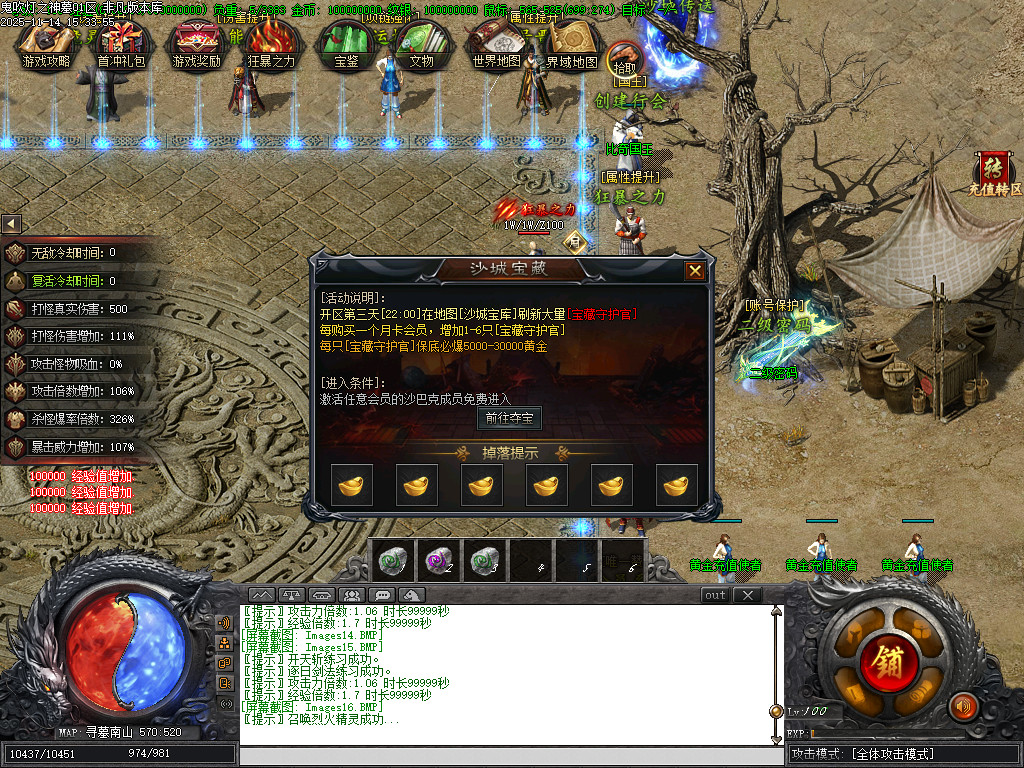Image resolution: width=1024 pixels, height=768 pixels.
Task: Open the 世界地图 world map
Action: (x=496, y=44)
